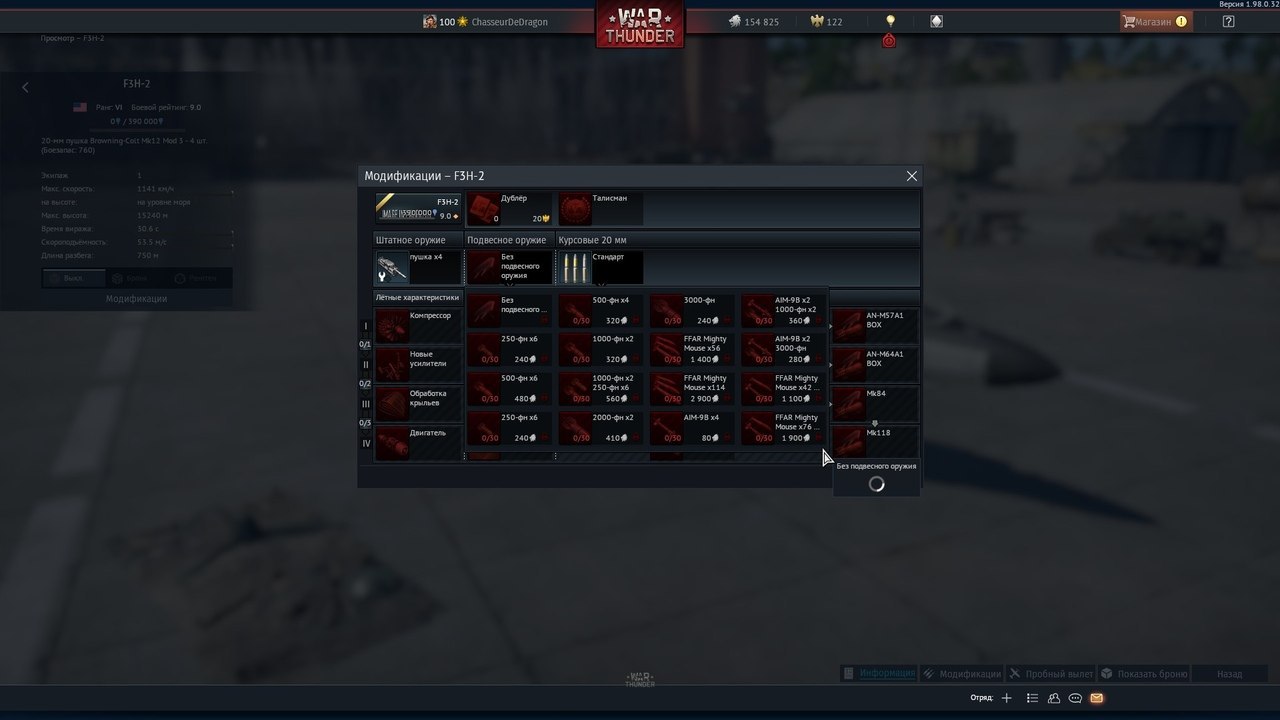1280x720 pixels.
Task: Pick the 2000-фн x2 bomb loadout
Action: pyautogui.click(x=600, y=427)
